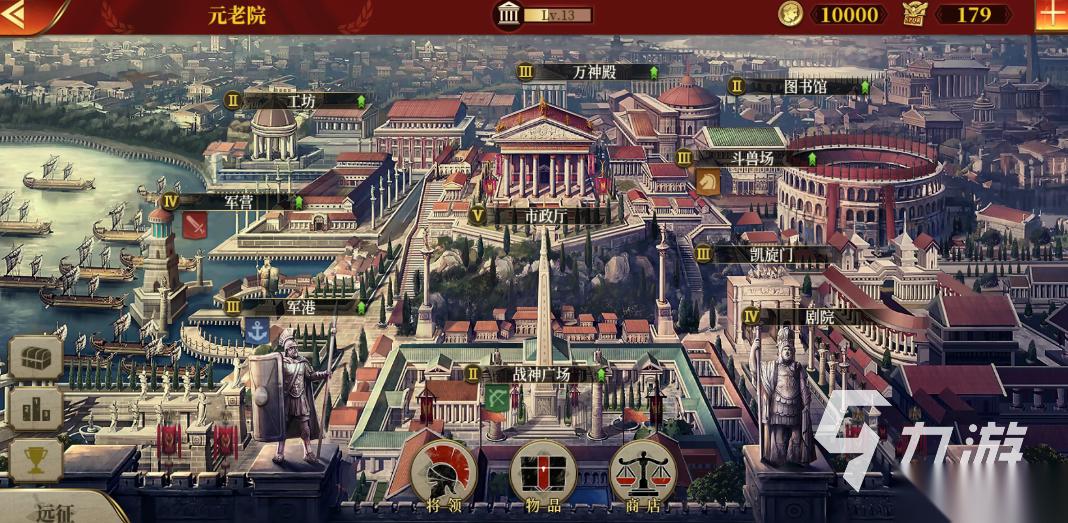
Task: Select the 军营 barracks building label
Action: 238,201
